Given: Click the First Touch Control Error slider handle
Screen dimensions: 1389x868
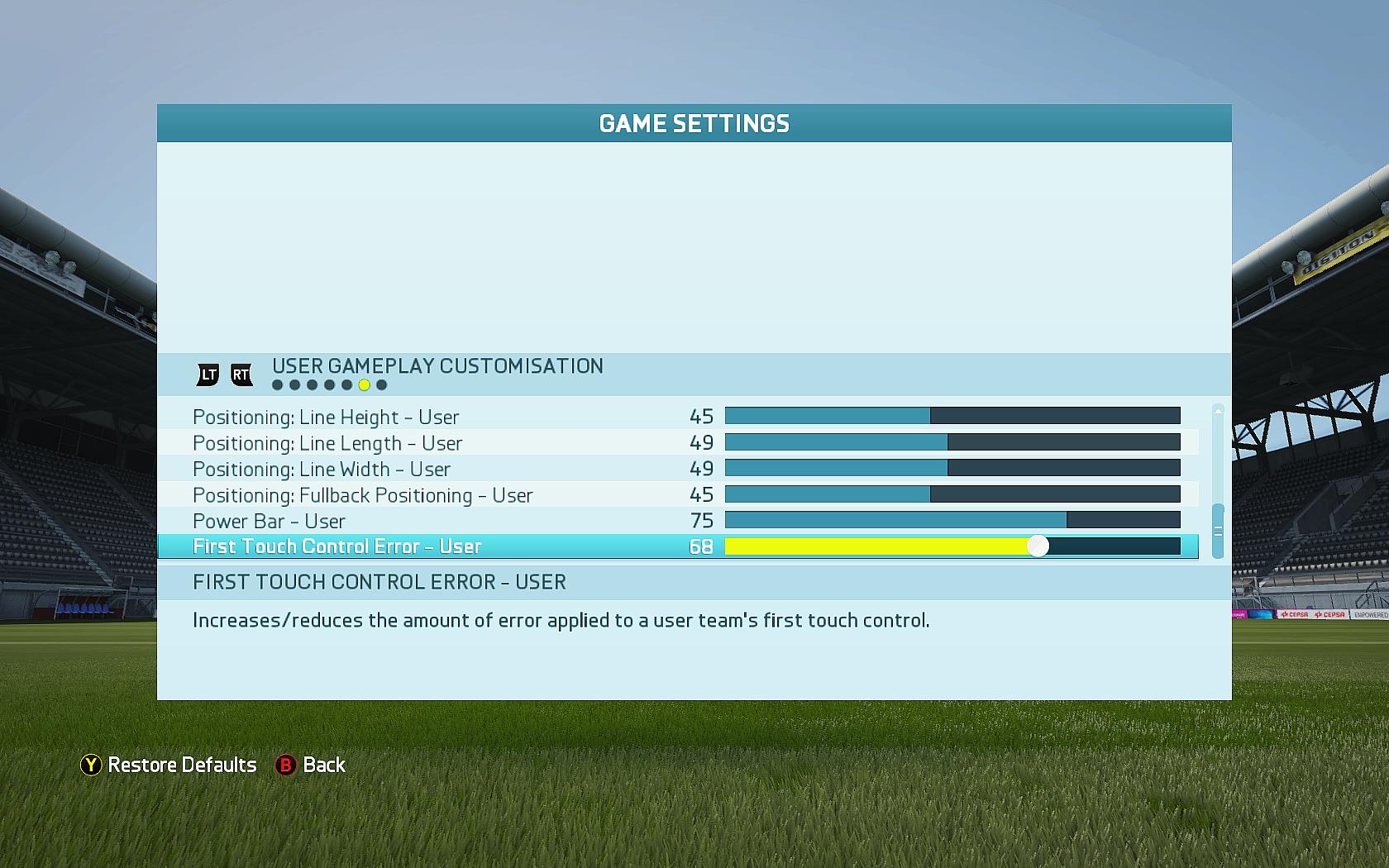Looking at the screenshot, I should point(1038,546).
